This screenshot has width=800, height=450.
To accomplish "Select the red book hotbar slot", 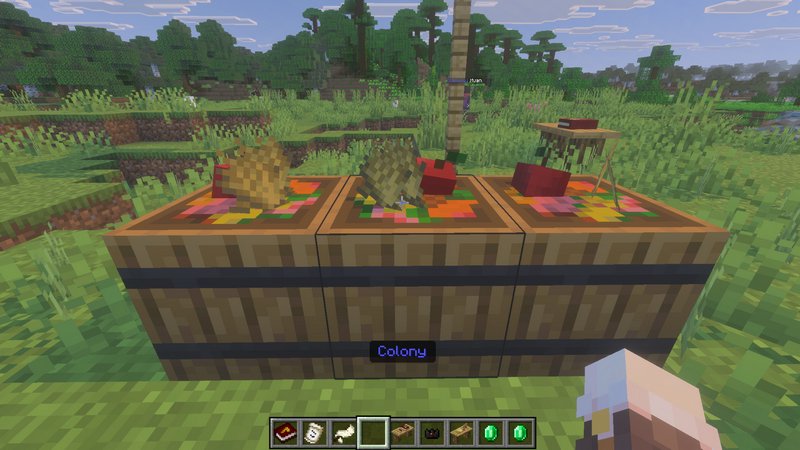I will coord(284,432).
